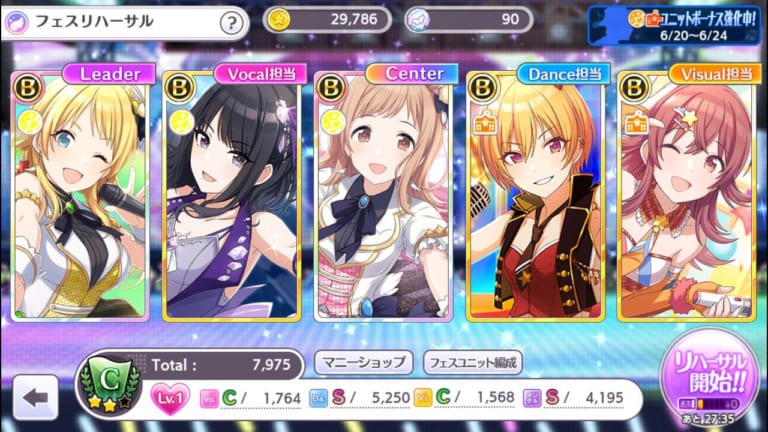Select the orange-haired Dance担当 idol card
This screenshot has width=768, height=432.
point(536,195)
